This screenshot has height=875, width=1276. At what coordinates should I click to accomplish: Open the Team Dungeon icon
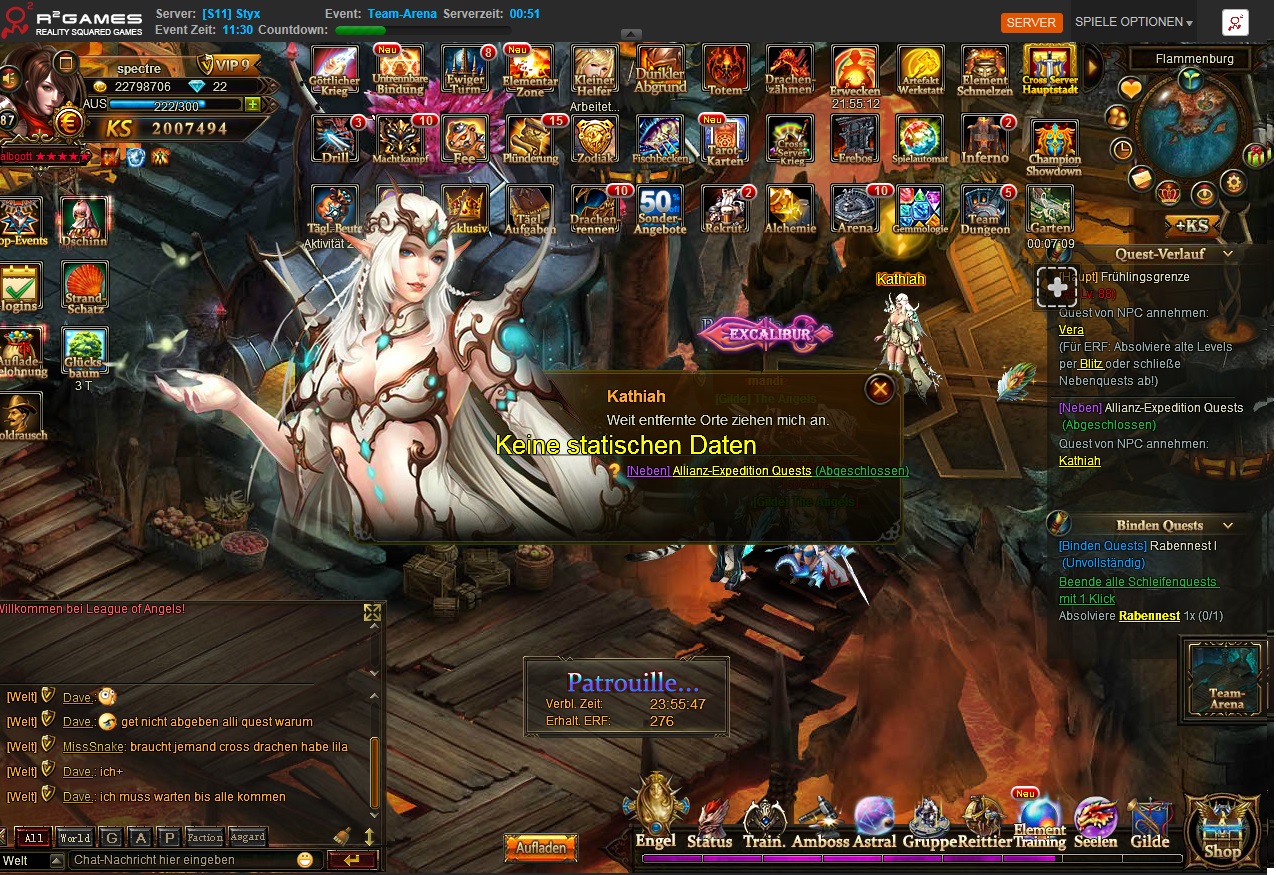click(x=986, y=209)
